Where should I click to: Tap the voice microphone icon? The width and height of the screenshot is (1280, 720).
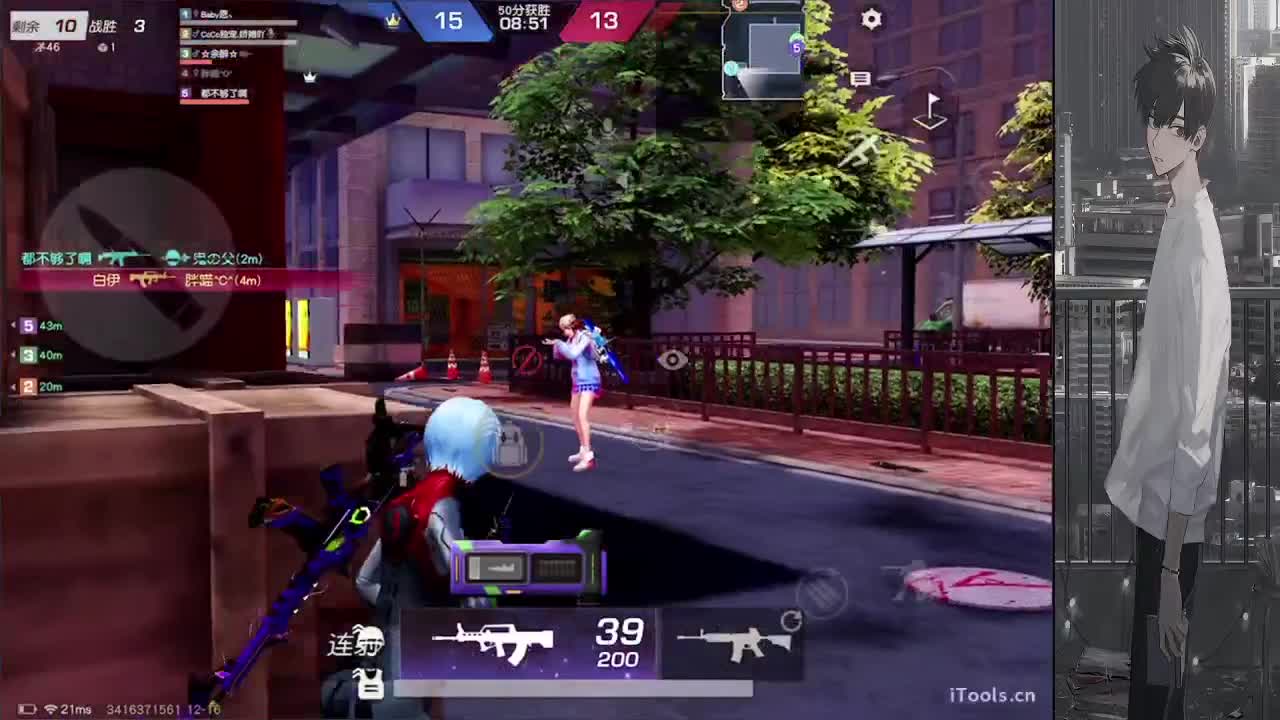(610, 128)
